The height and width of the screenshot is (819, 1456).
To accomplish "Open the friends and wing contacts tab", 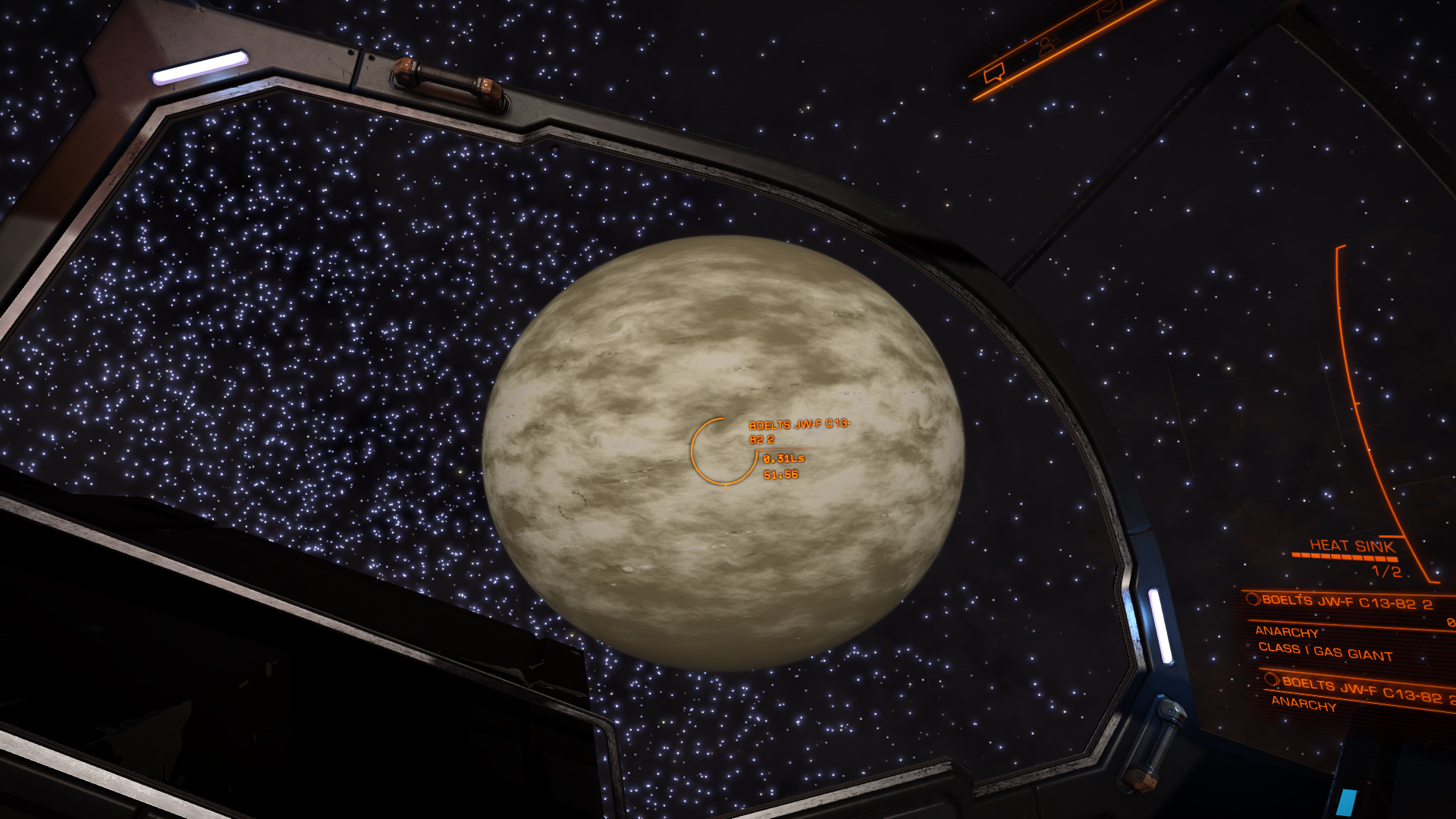I will [1048, 45].
